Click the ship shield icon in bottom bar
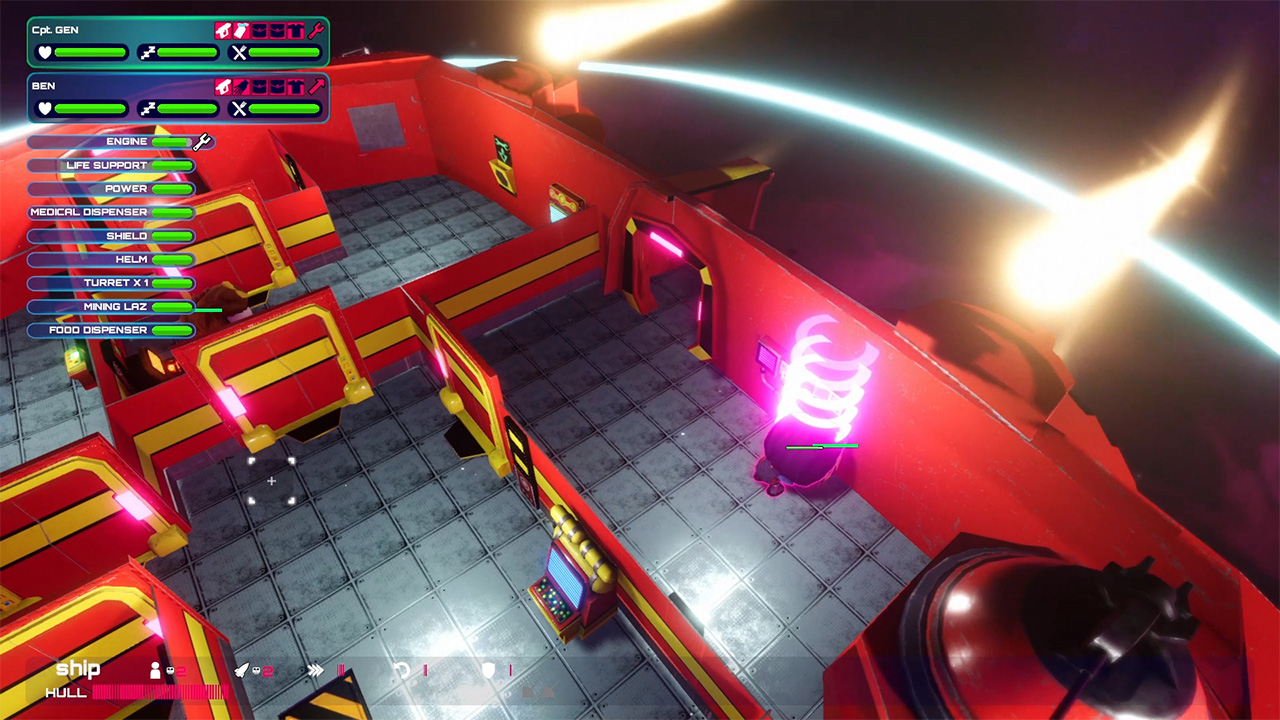 [488, 670]
